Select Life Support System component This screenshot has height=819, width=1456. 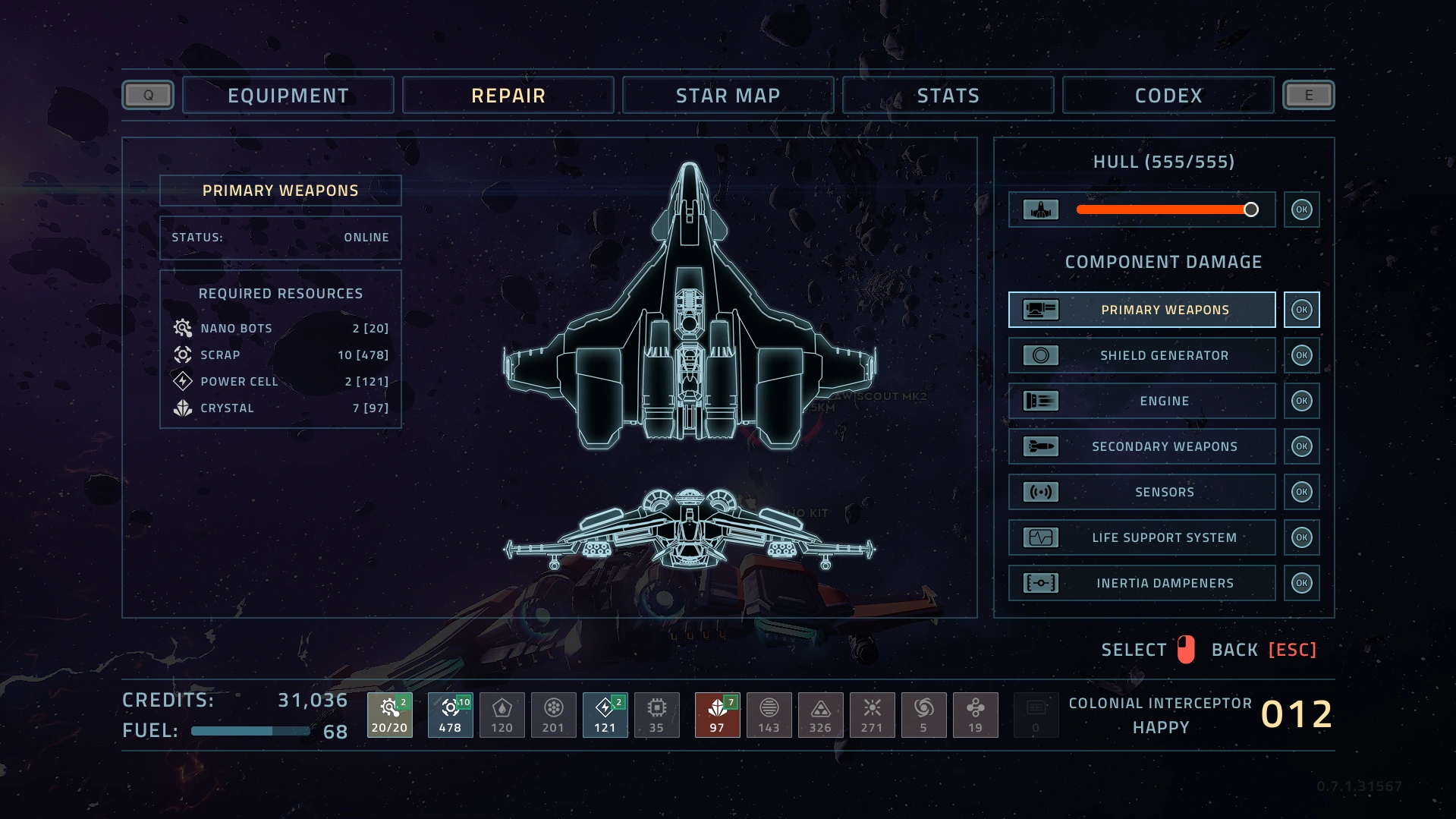1142,537
